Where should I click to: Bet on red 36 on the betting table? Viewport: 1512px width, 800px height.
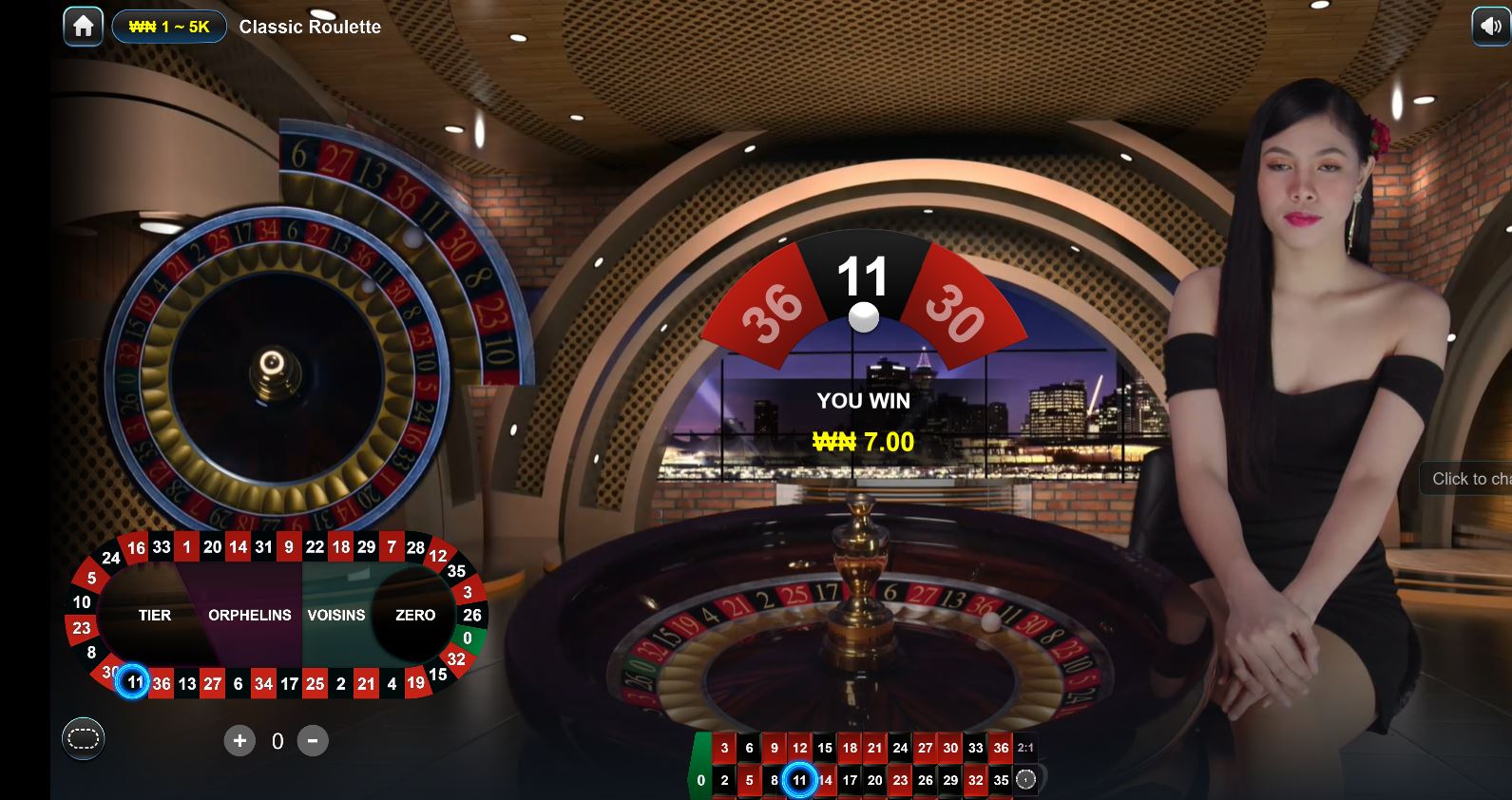click(1001, 748)
